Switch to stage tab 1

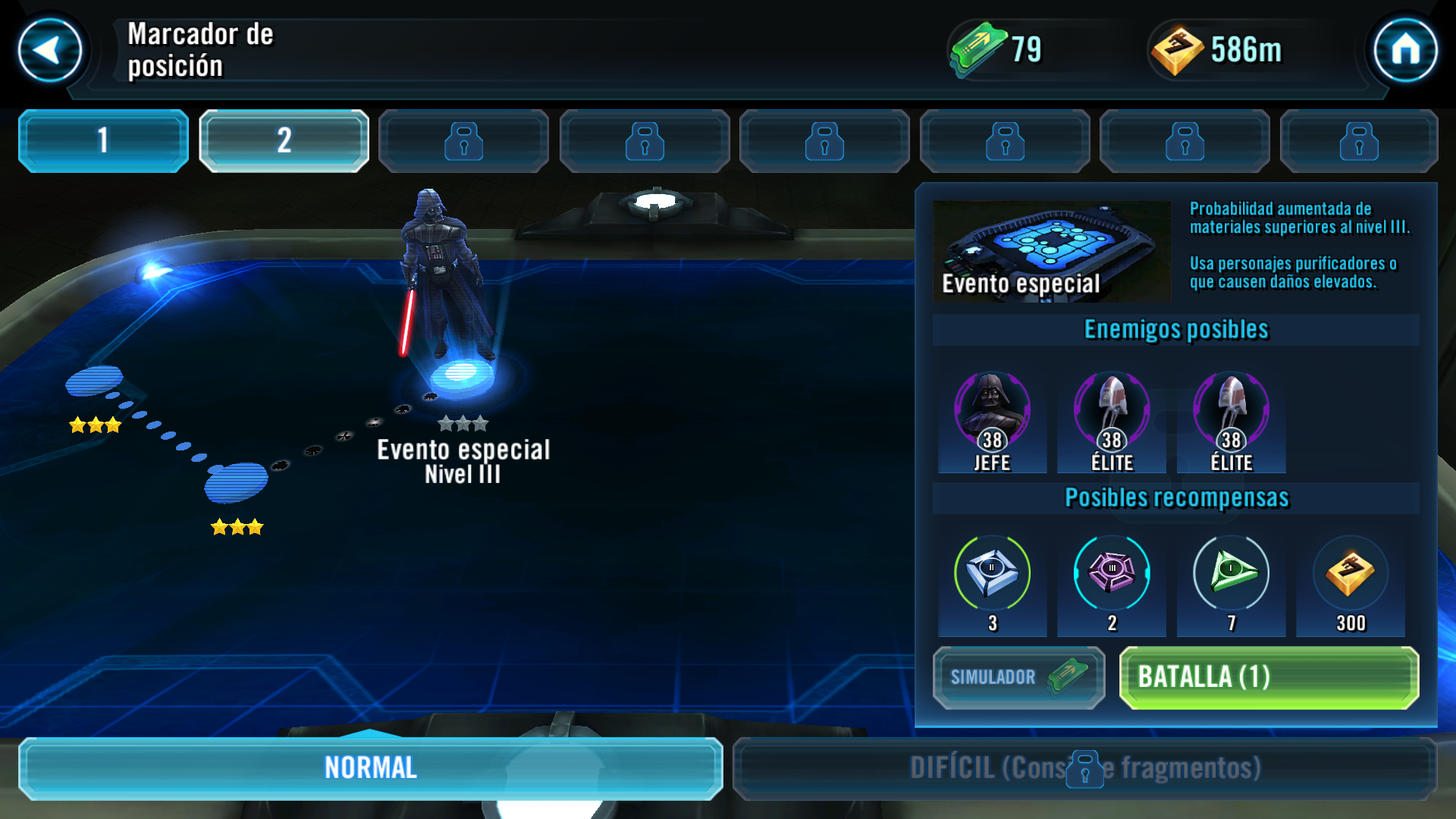103,141
